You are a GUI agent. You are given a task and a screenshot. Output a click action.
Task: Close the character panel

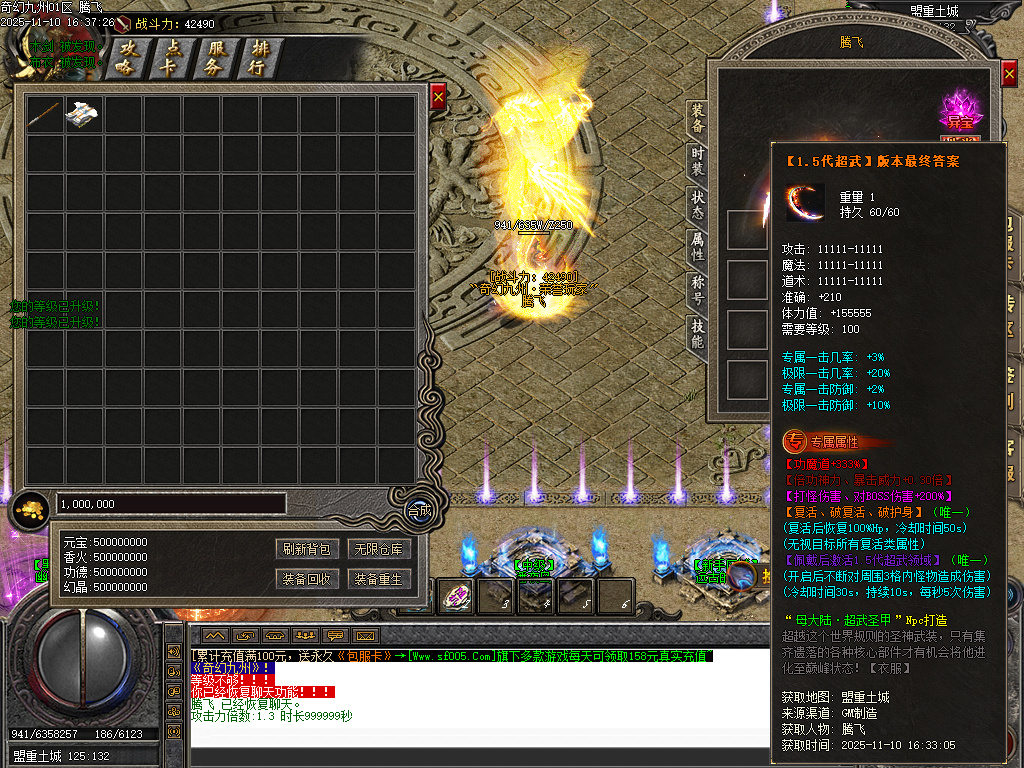coord(1009,76)
